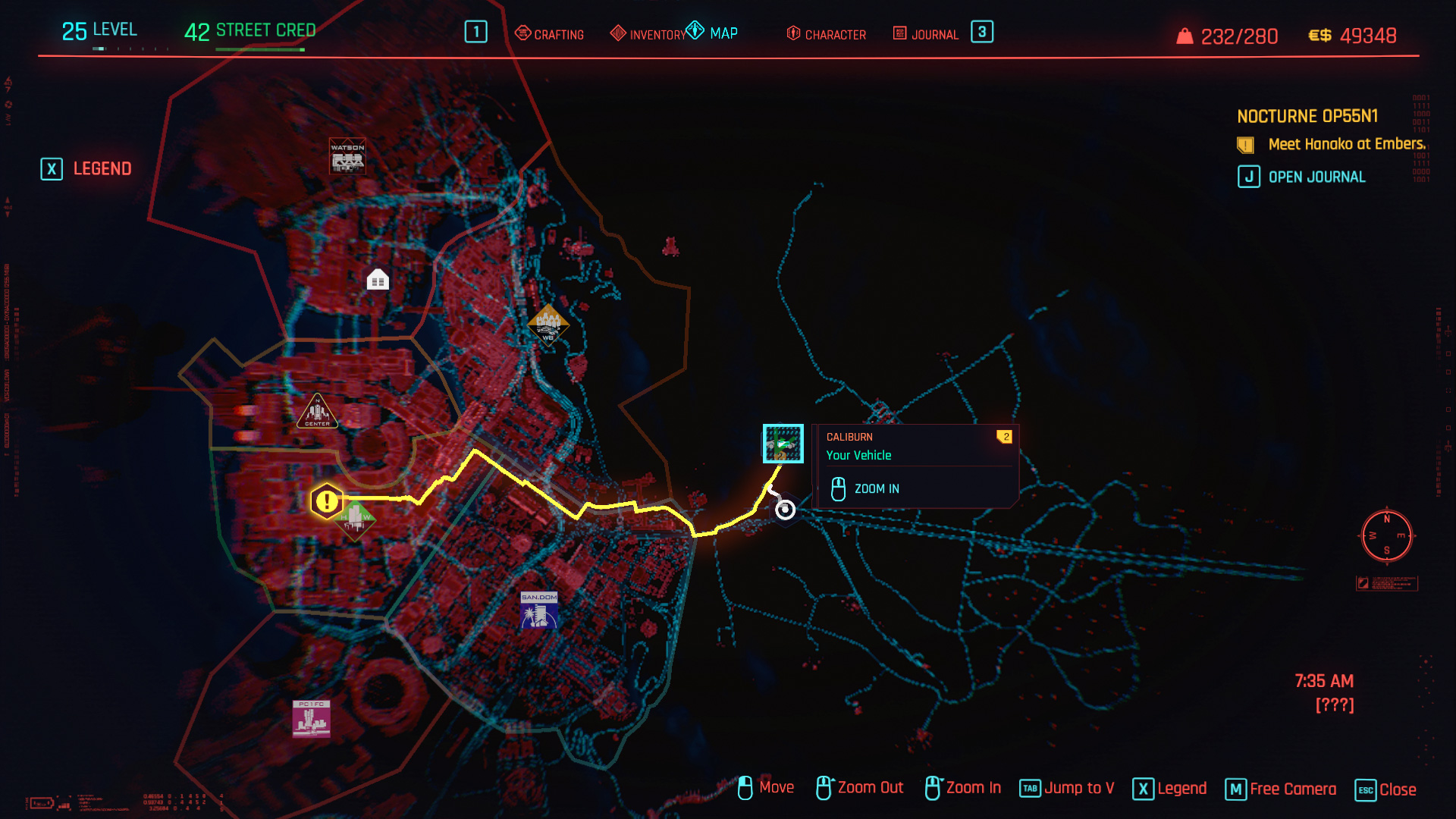Screen dimensions: 1456x819
Task: Click the player position marker
Action: click(784, 510)
